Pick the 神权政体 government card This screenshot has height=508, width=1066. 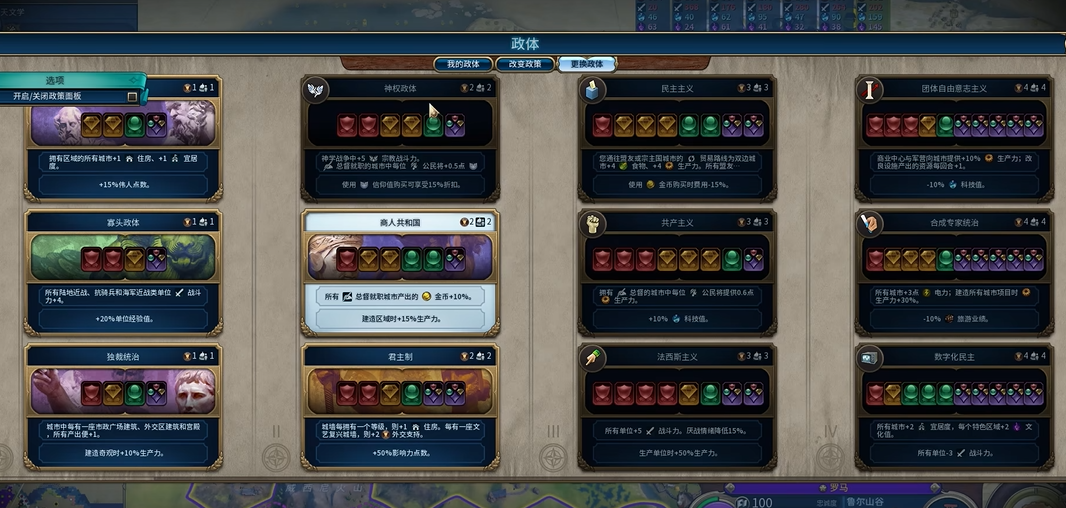(400, 137)
